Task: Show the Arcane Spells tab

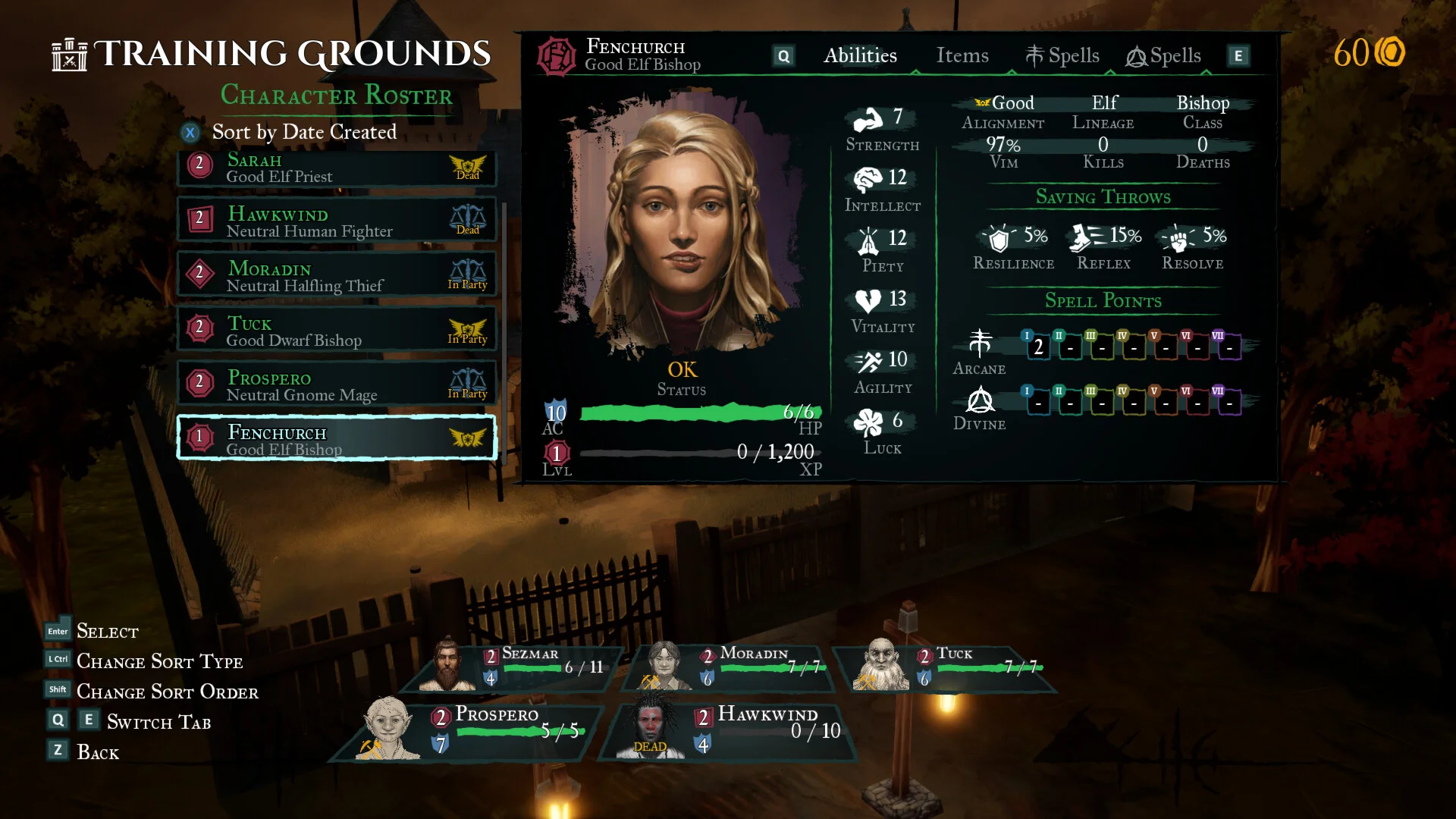Action: pos(1062,55)
